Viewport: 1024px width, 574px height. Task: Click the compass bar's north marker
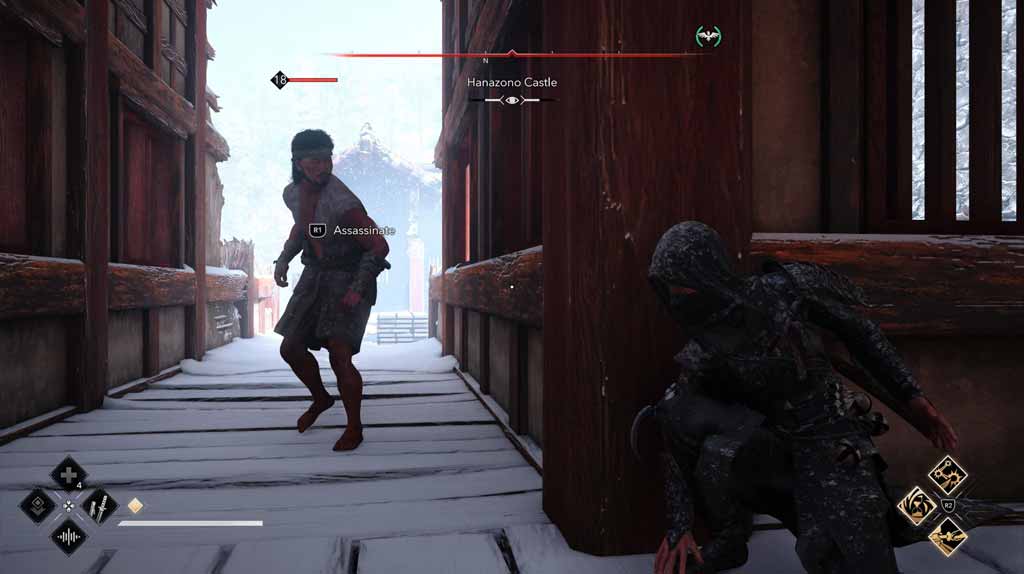point(486,61)
